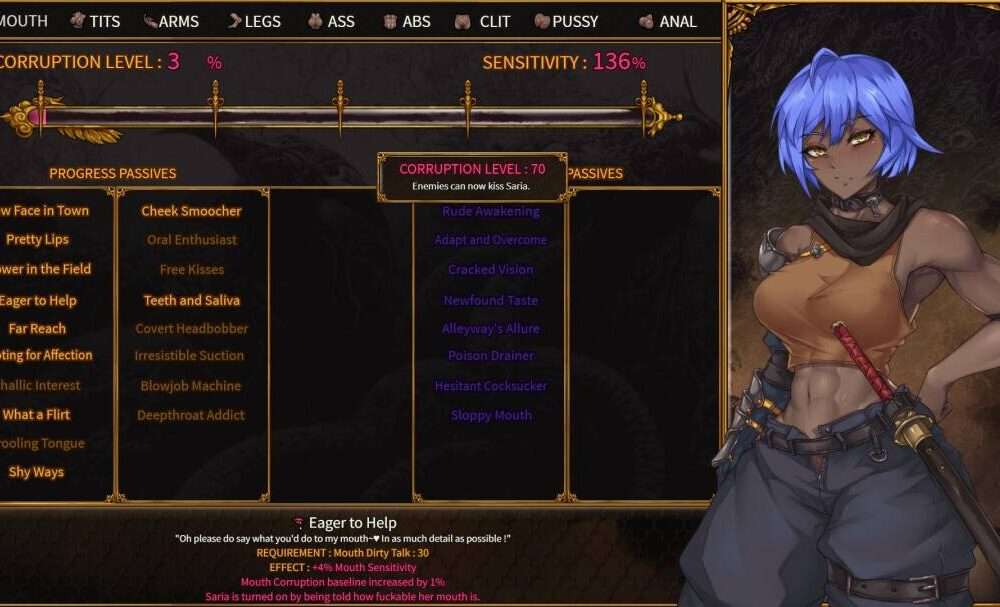Select the Teeth and Saliva passive
Screen dimensions: 1000x607
click(x=191, y=300)
